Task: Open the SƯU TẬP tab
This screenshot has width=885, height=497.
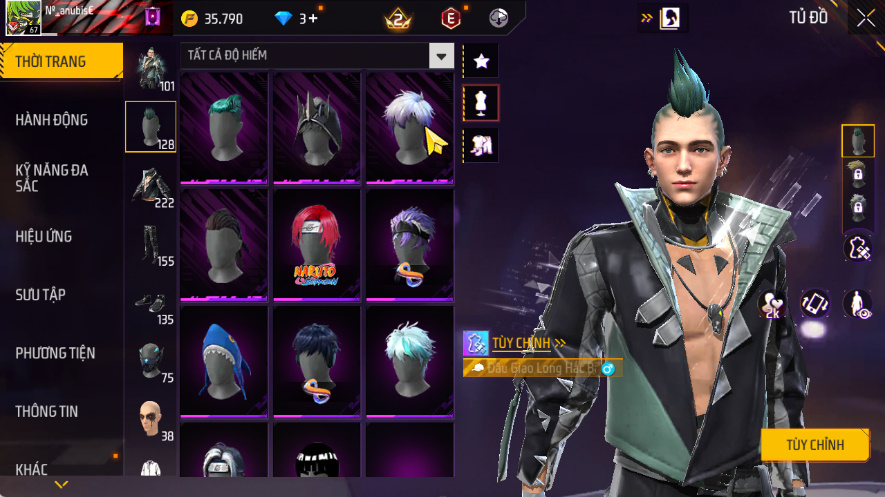Action: [x=40, y=295]
